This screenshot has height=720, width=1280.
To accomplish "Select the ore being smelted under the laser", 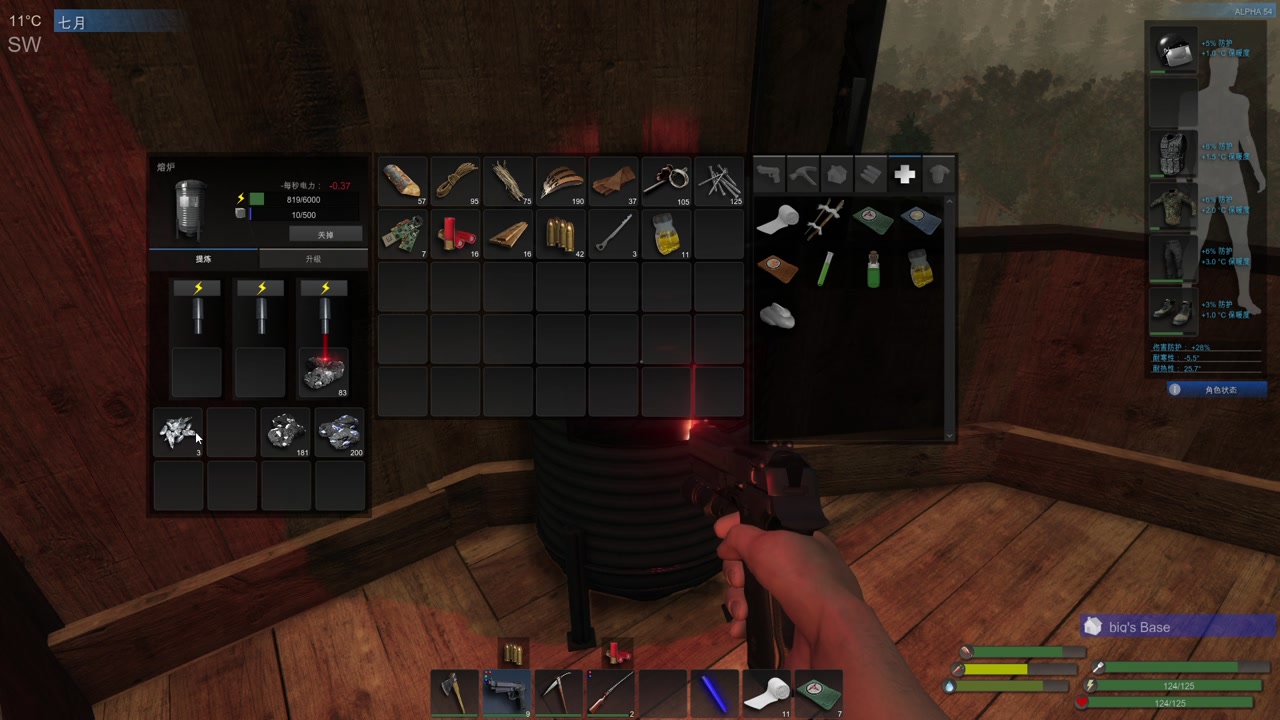I will (x=325, y=372).
